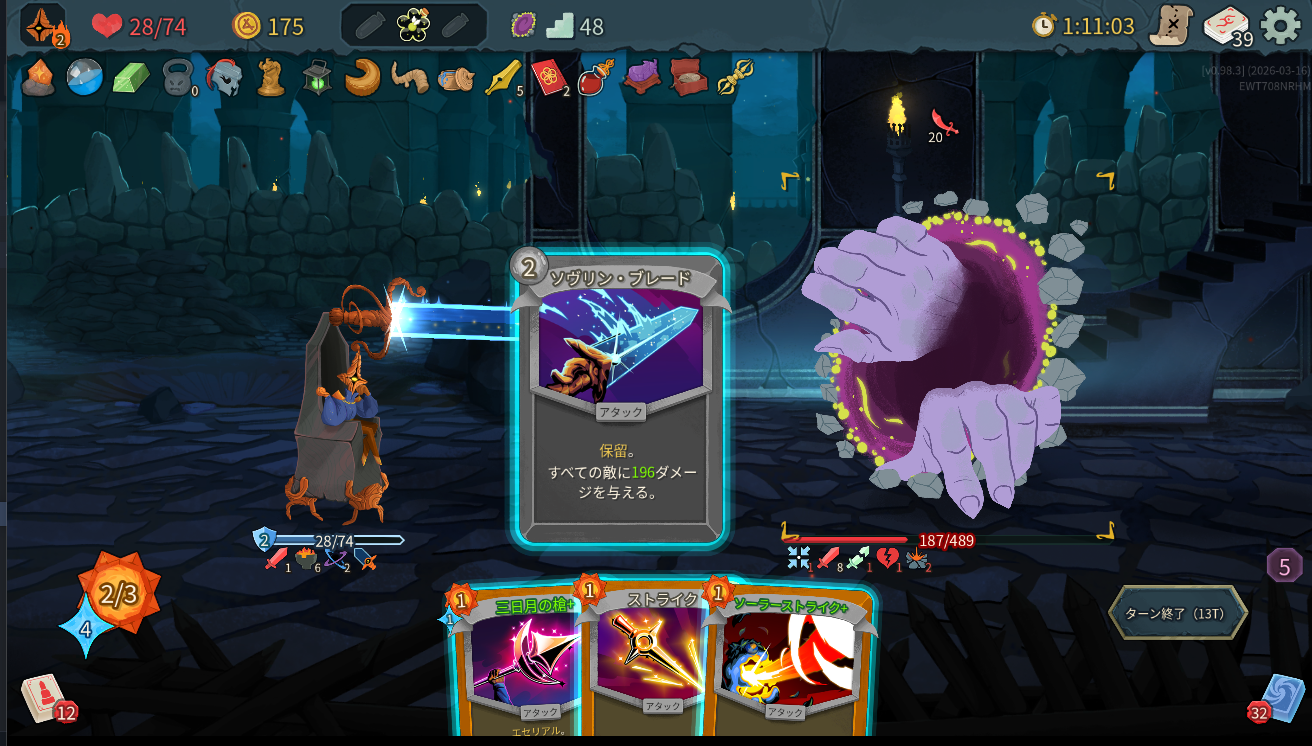Screen dimensions: 1312x746
Task: Use the flower potion in the potion slot
Action: tap(412, 26)
